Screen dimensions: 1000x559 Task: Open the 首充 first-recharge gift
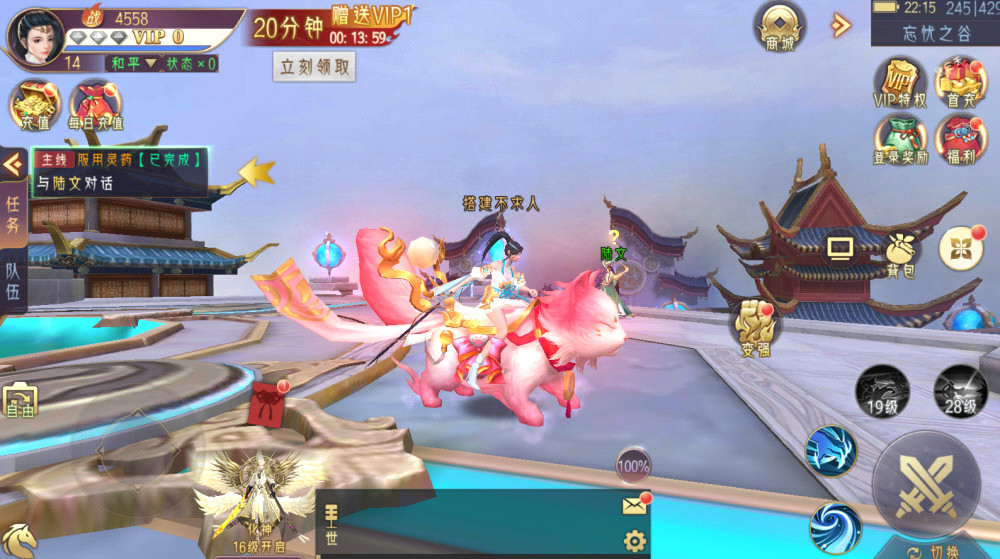[961, 80]
